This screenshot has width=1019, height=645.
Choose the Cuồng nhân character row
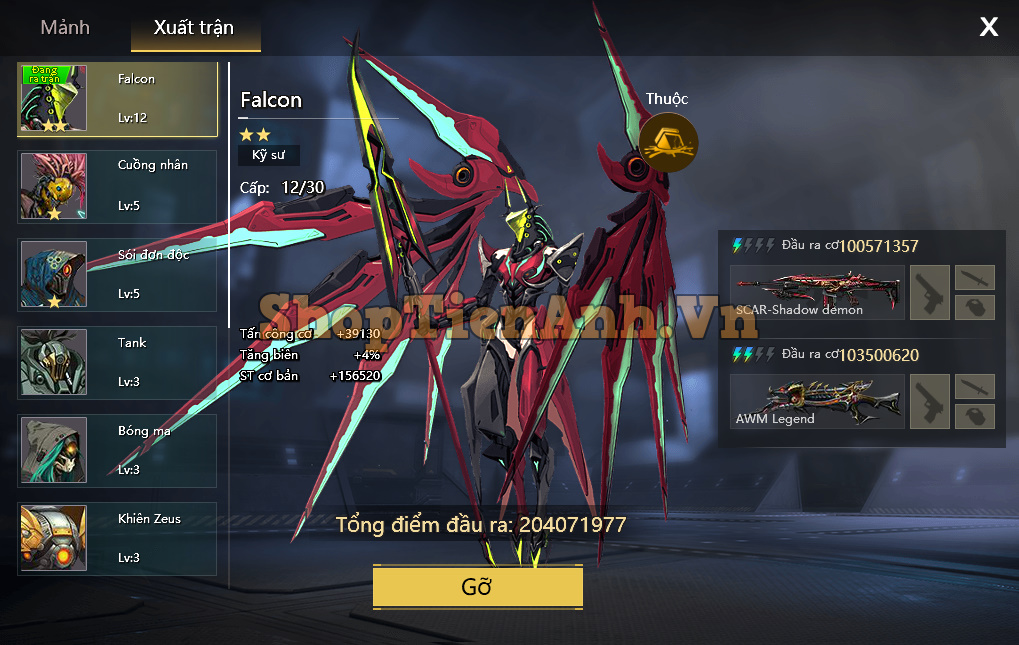click(x=118, y=186)
